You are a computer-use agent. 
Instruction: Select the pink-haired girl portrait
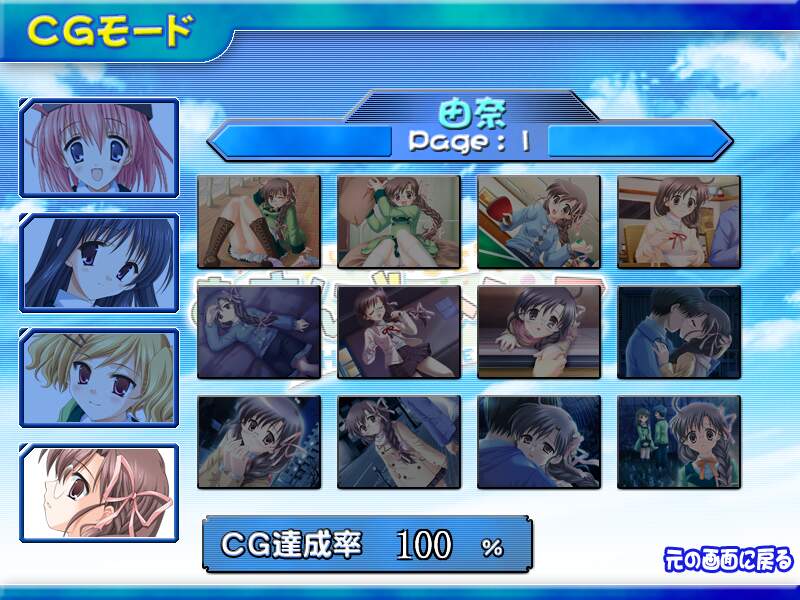[x=99, y=148]
